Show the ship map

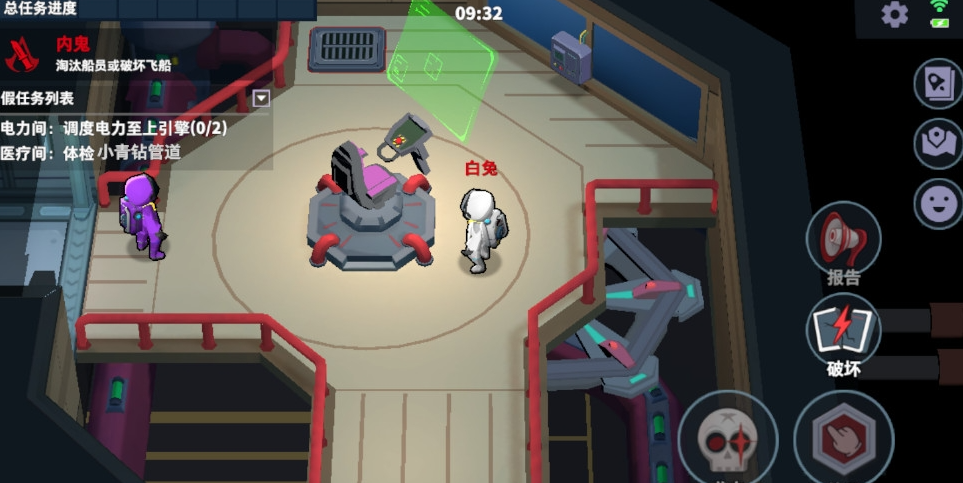pyautogui.click(x=938, y=144)
